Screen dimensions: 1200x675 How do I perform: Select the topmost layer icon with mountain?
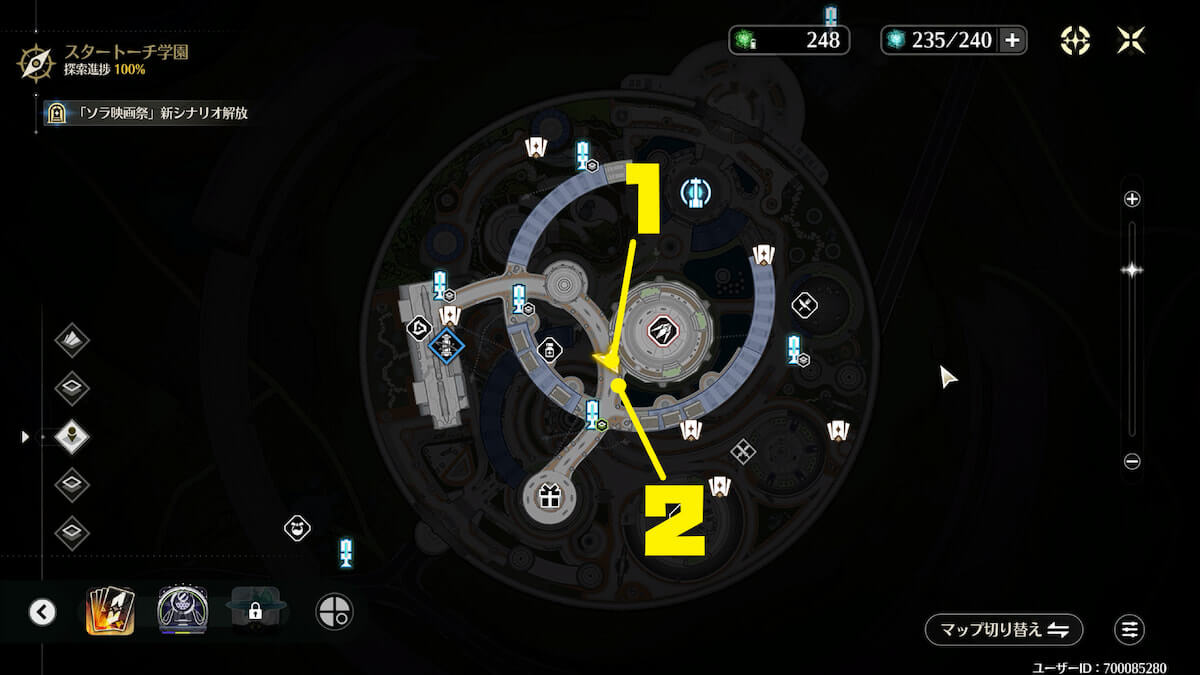tap(72, 340)
